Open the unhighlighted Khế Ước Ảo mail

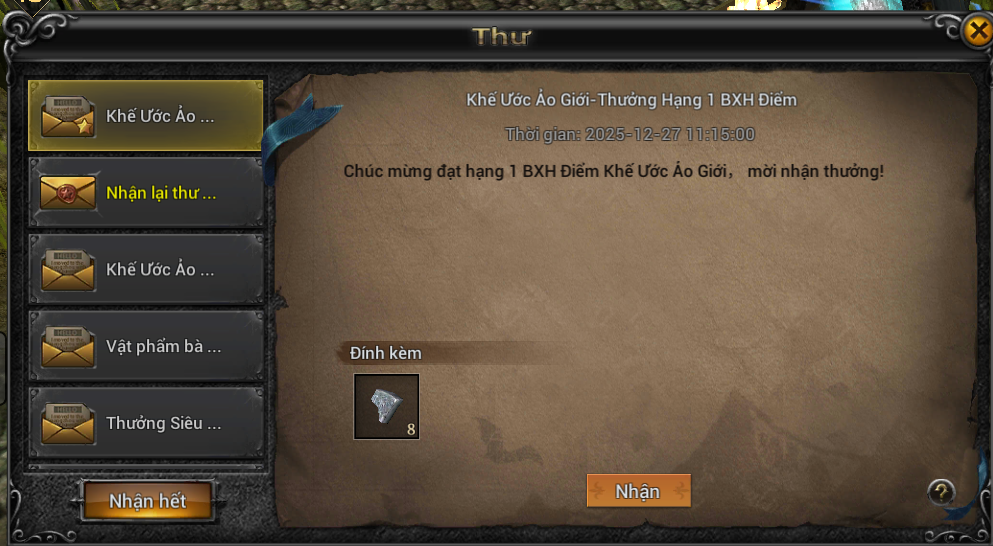pos(146,270)
